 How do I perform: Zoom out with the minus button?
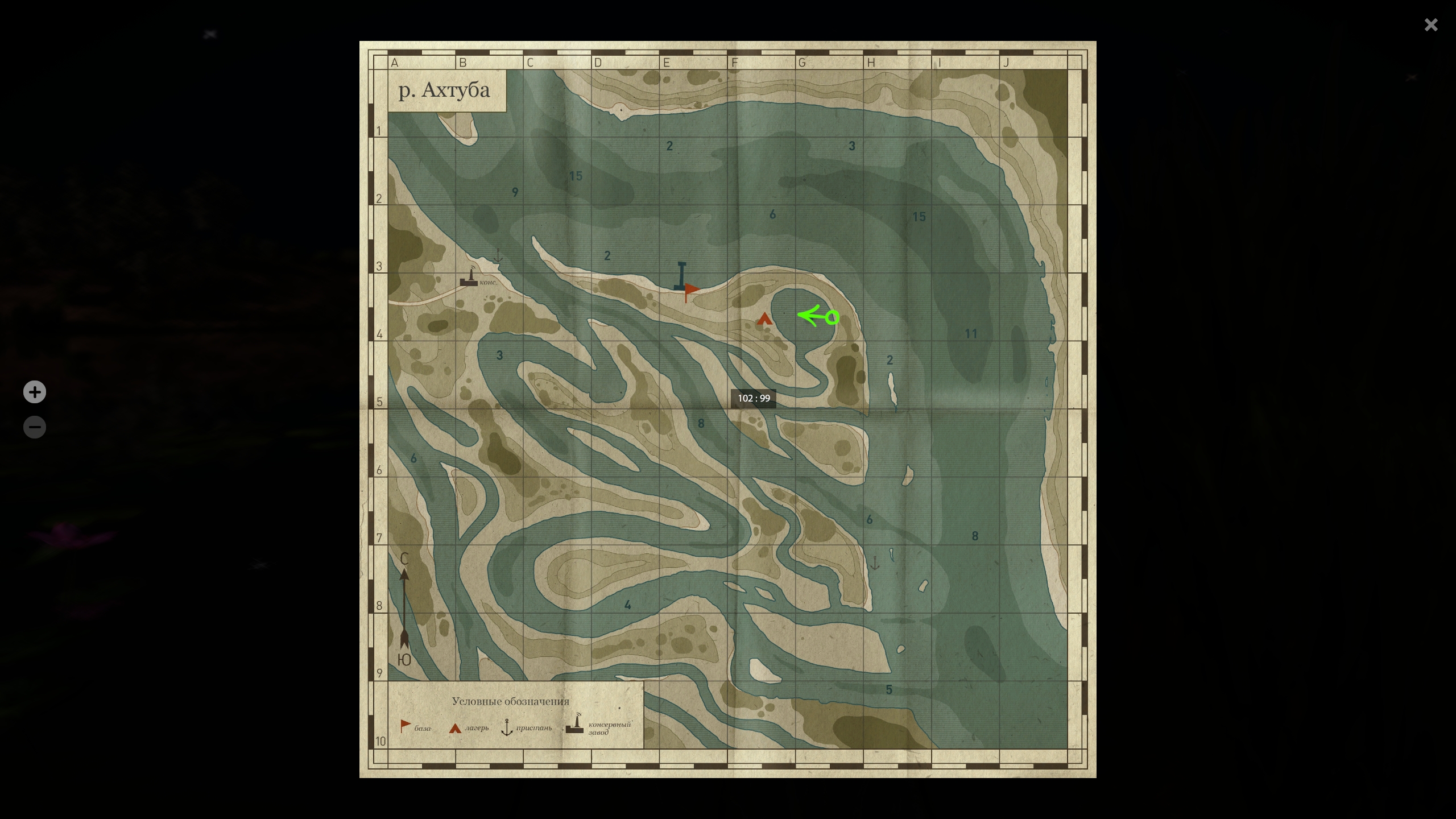coord(35,427)
